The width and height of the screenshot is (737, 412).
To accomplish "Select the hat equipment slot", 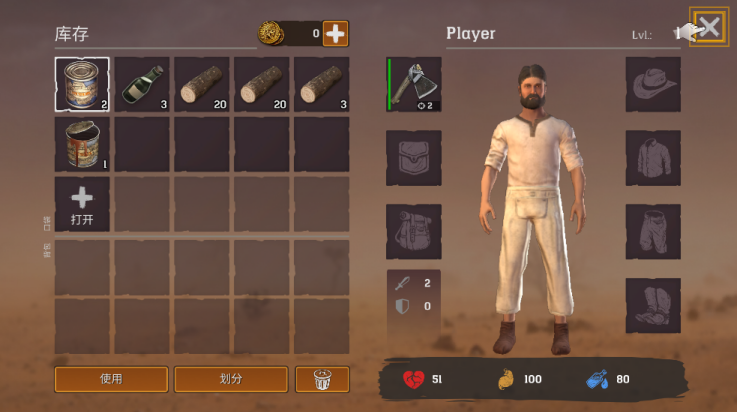I will [x=653, y=84].
